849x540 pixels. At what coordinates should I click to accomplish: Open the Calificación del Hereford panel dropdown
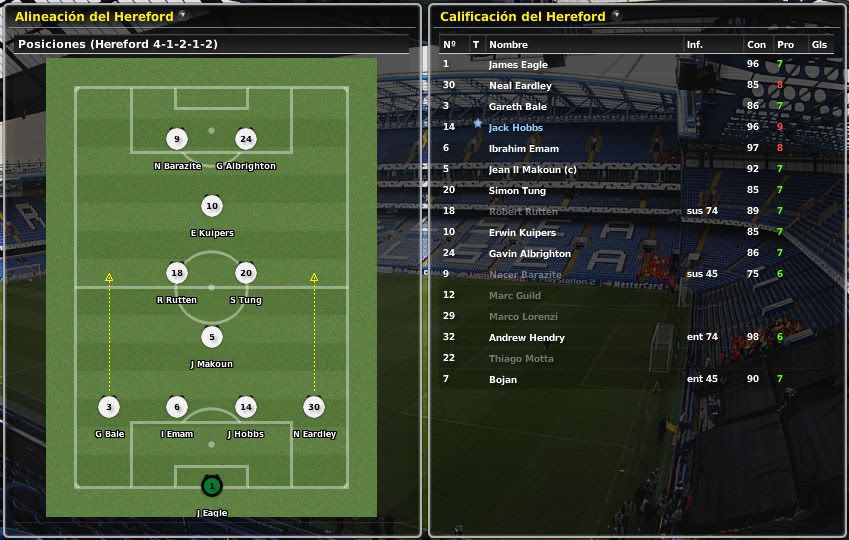point(616,15)
